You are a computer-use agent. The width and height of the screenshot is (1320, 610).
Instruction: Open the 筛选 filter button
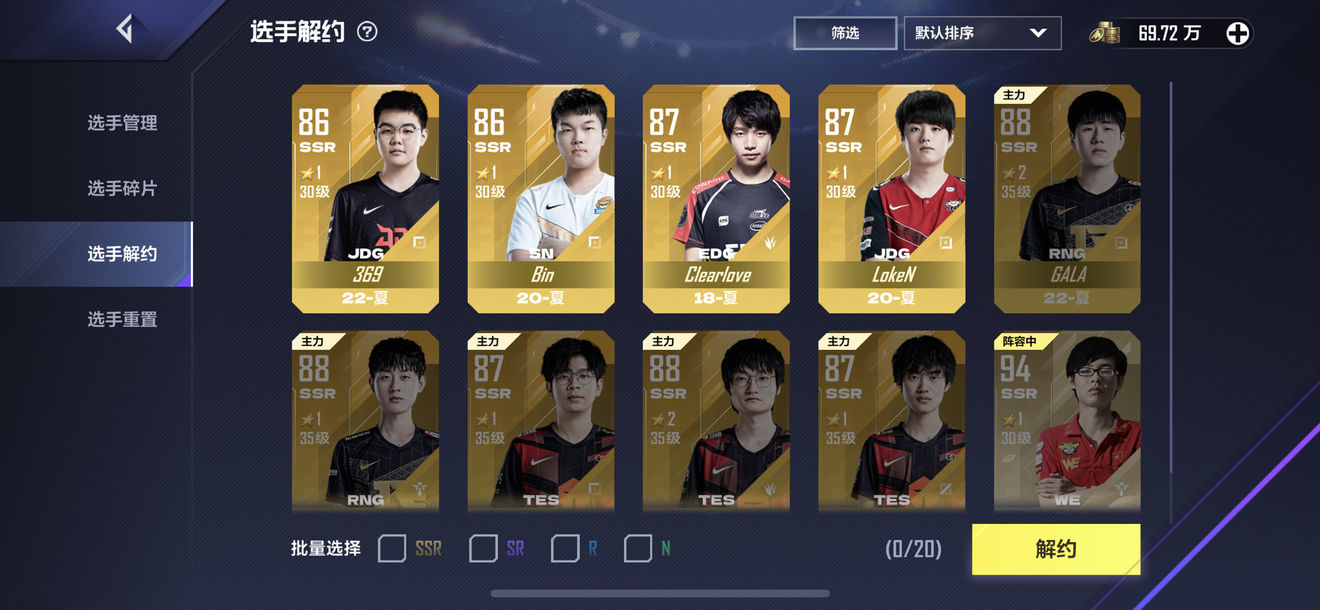pos(845,33)
